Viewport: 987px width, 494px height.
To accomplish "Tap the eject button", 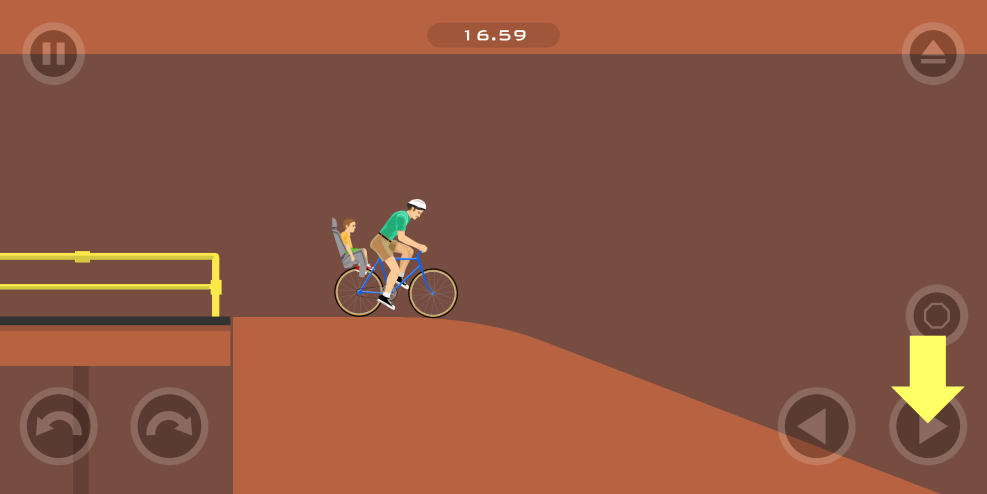I will pos(932,53).
